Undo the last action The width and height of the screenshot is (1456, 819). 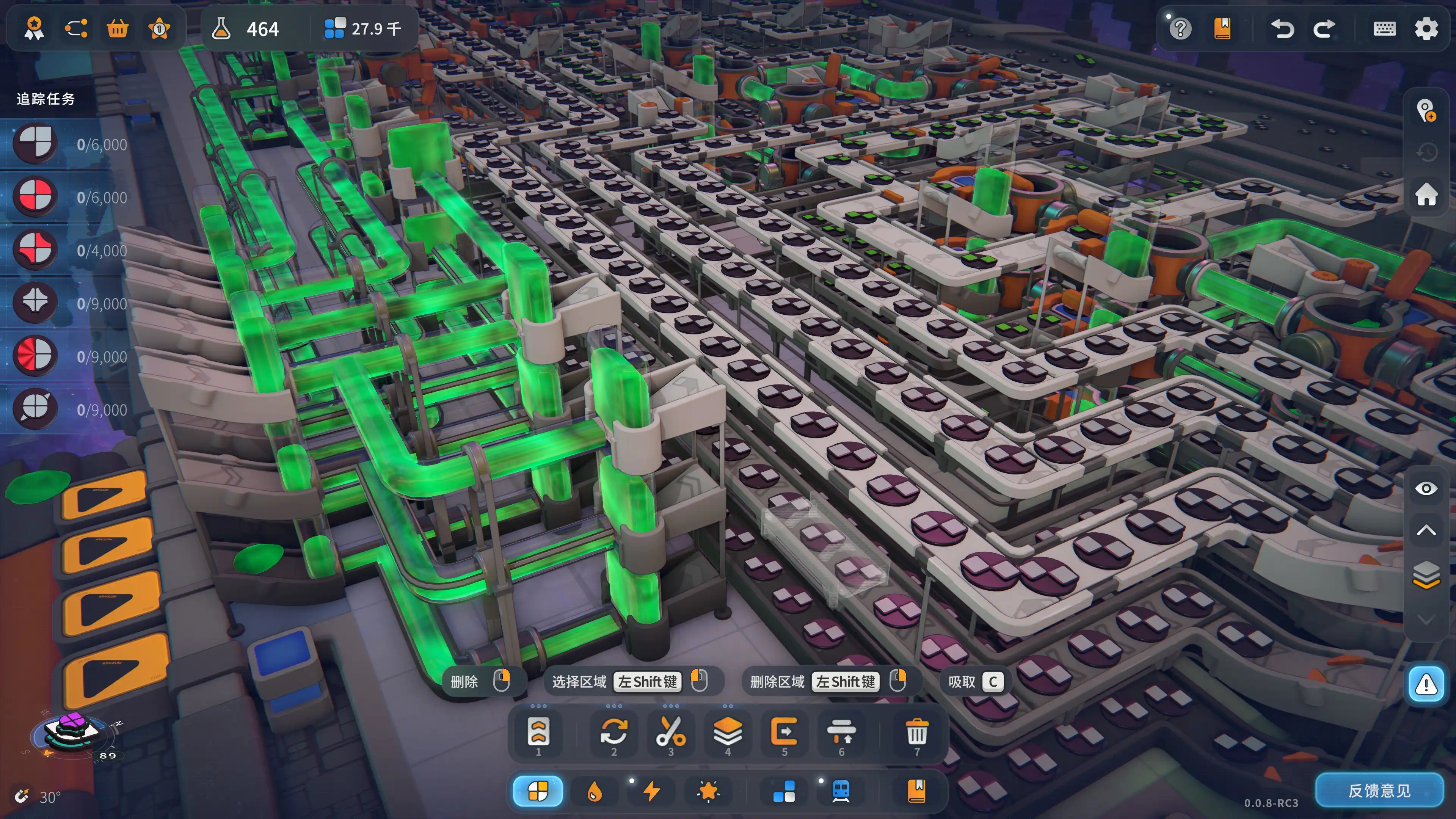[1282, 28]
